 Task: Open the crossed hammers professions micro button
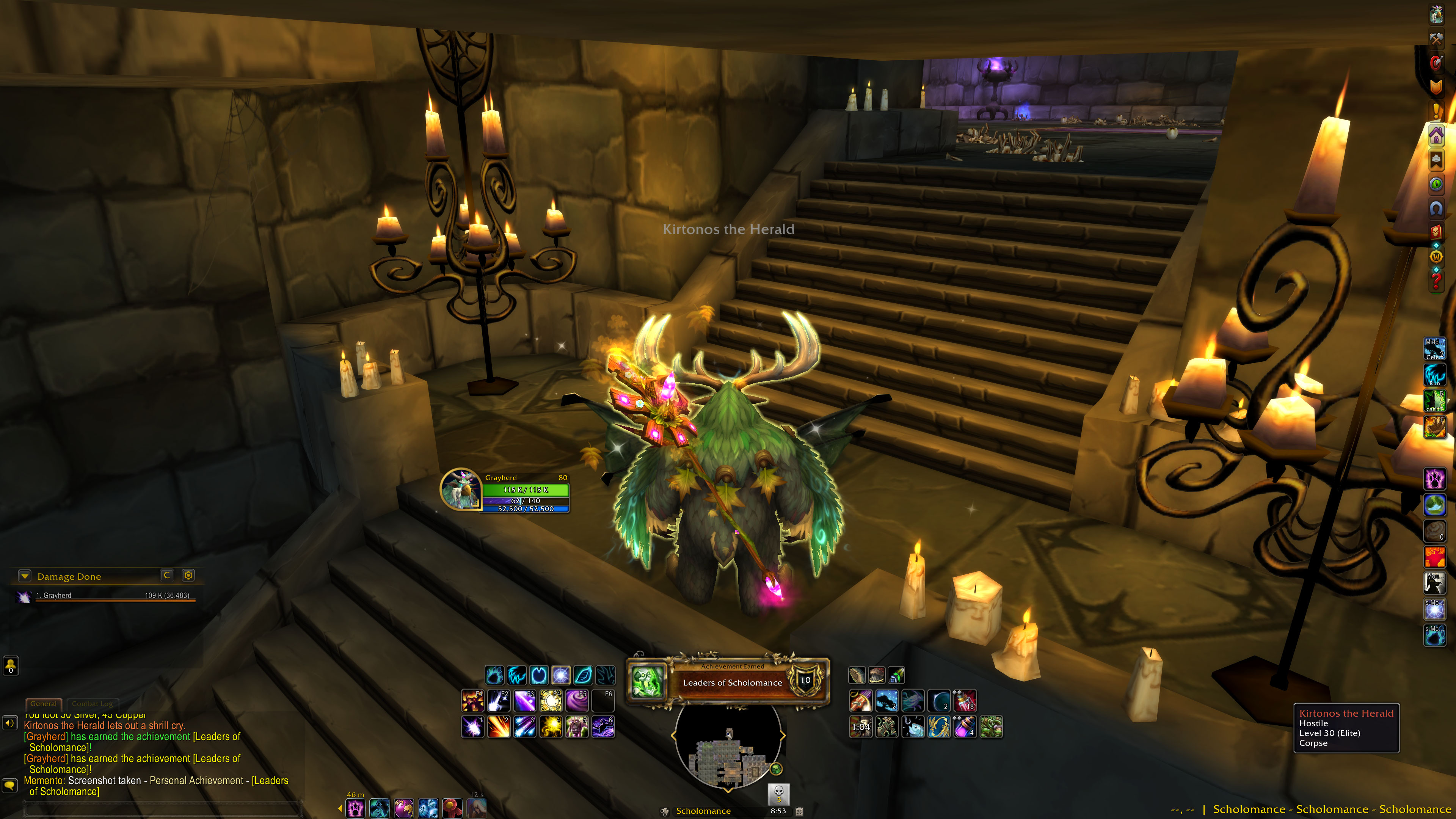click(x=1436, y=38)
